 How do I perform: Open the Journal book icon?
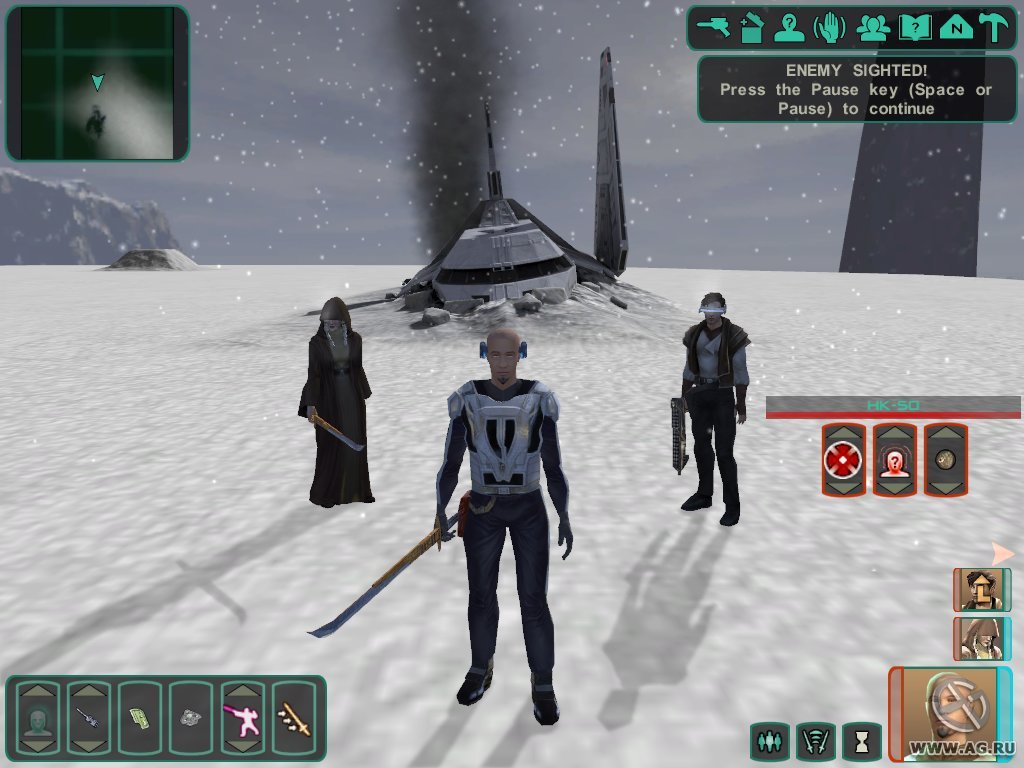tap(913, 28)
